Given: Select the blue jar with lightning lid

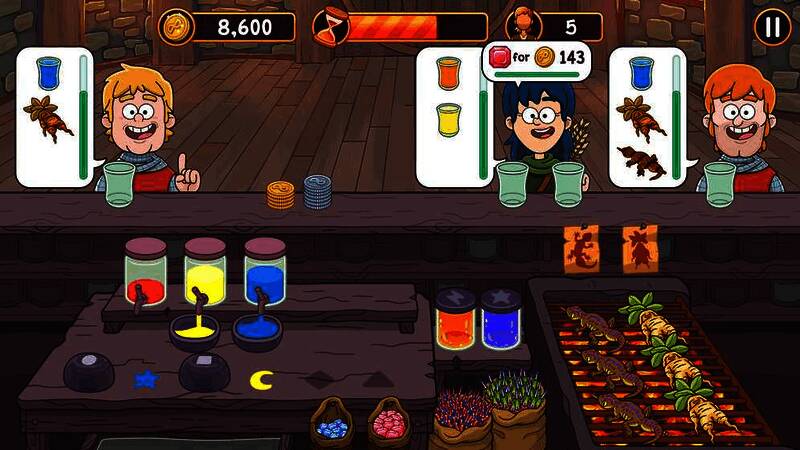Looking at the screenshot, I should tap(500, 319).
